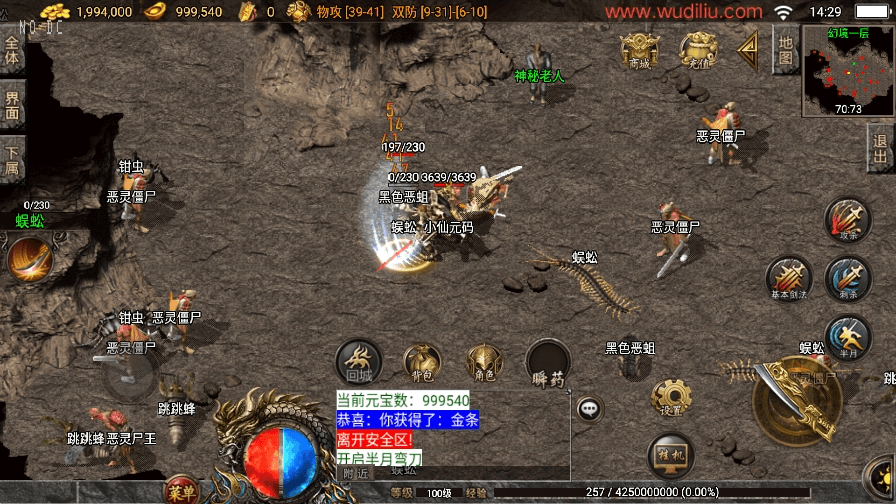Viewport: 896px width, 504px height.
Task: Toggle the 挂机 auto-play button
Action: click(671, 455)
